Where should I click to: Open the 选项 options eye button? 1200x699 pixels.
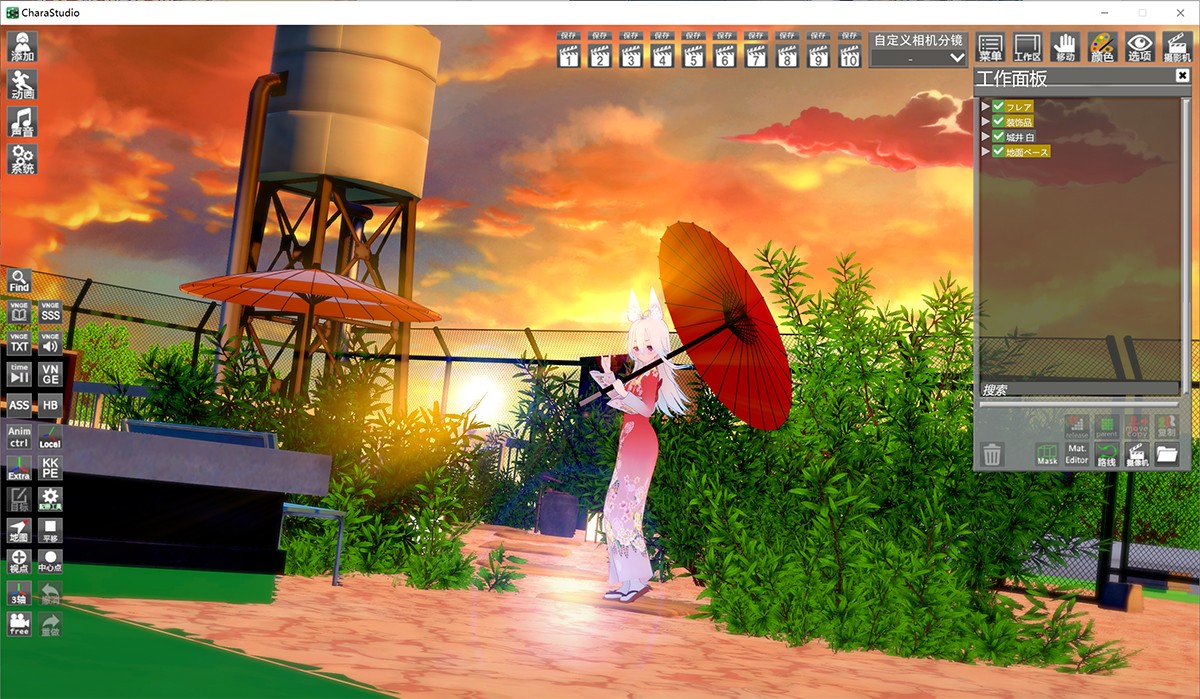(1139, 47)
